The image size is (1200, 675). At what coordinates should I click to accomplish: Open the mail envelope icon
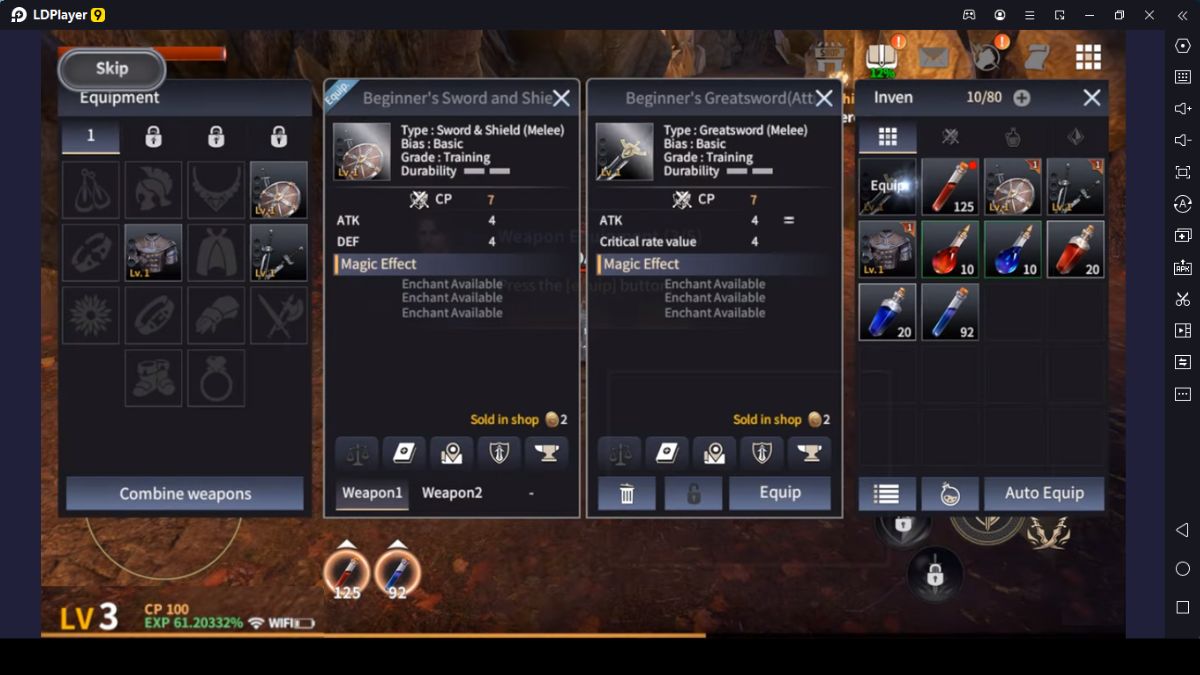(933, 57)
